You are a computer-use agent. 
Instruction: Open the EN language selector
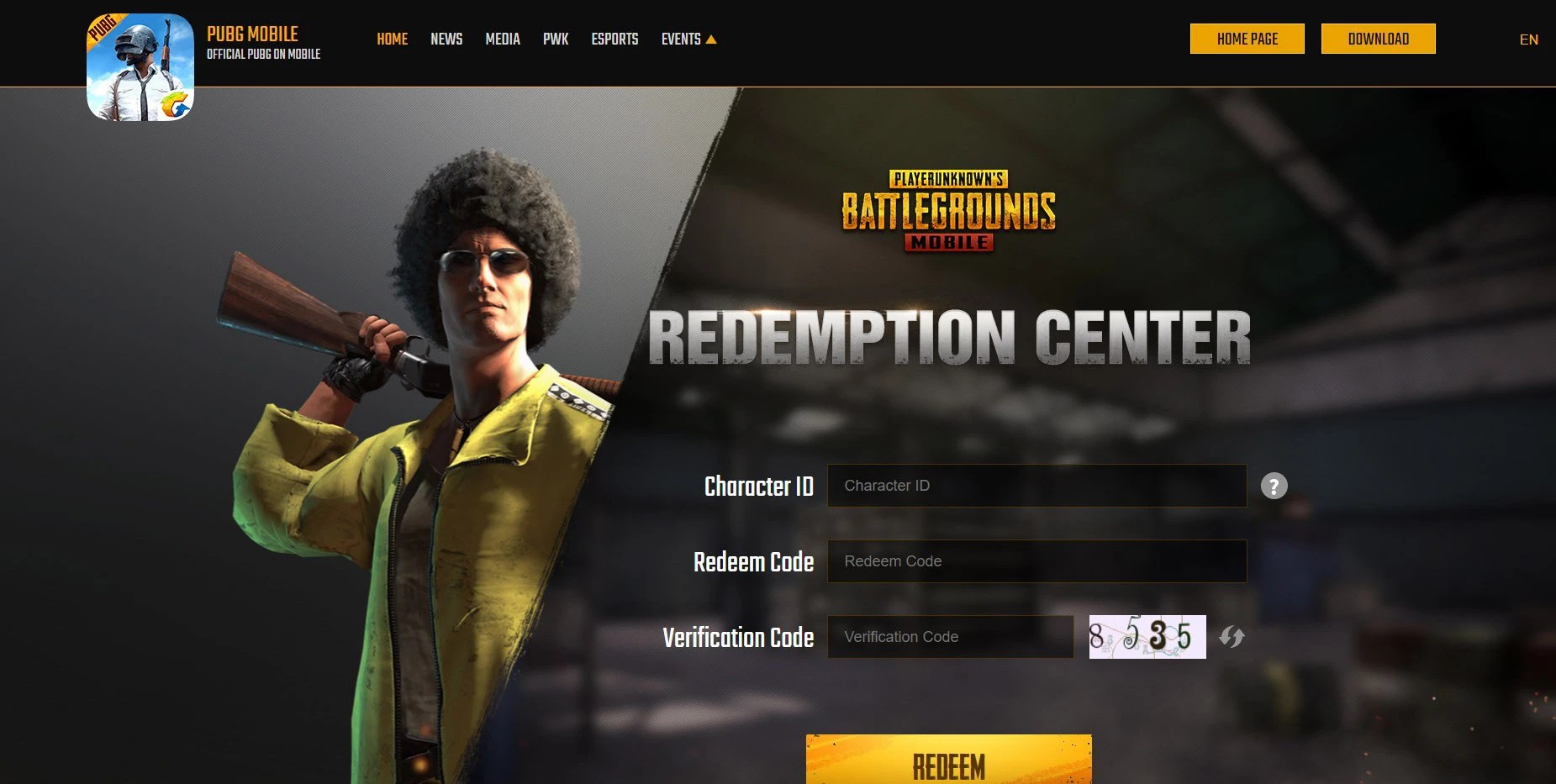pos(1529,39)
